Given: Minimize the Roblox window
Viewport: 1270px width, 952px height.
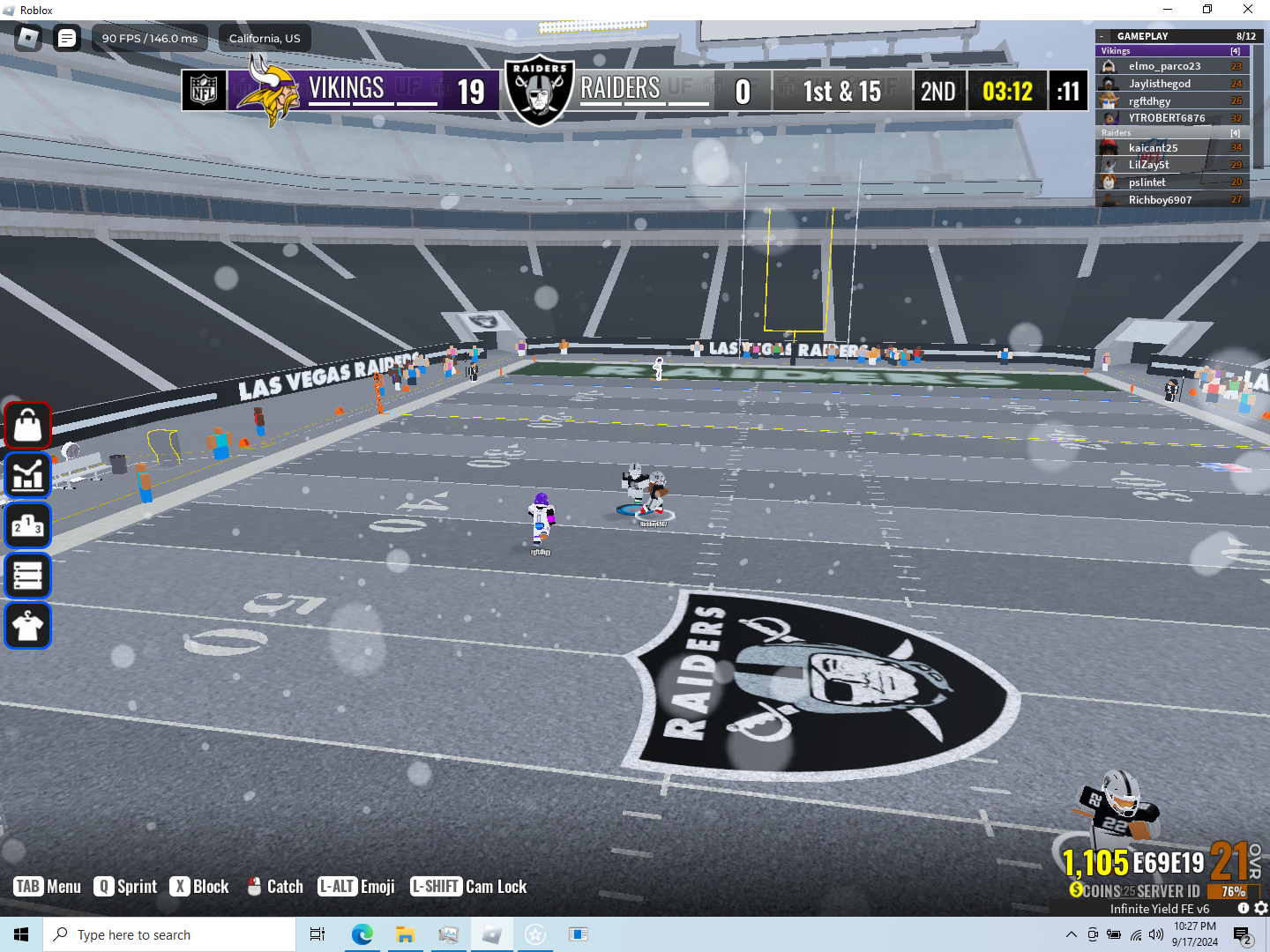Looking at the screenshot, I should tap(1168, 10).
